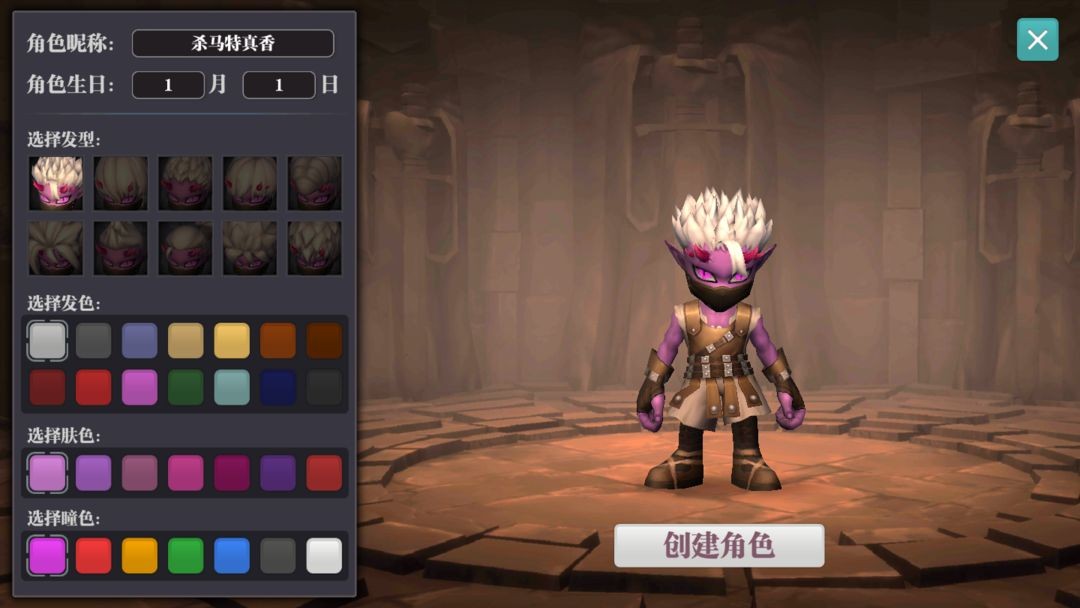The width and height of the screenshot is (1080, 608).
Task: Select the navy blue hair color
Action: coord(278,387)
